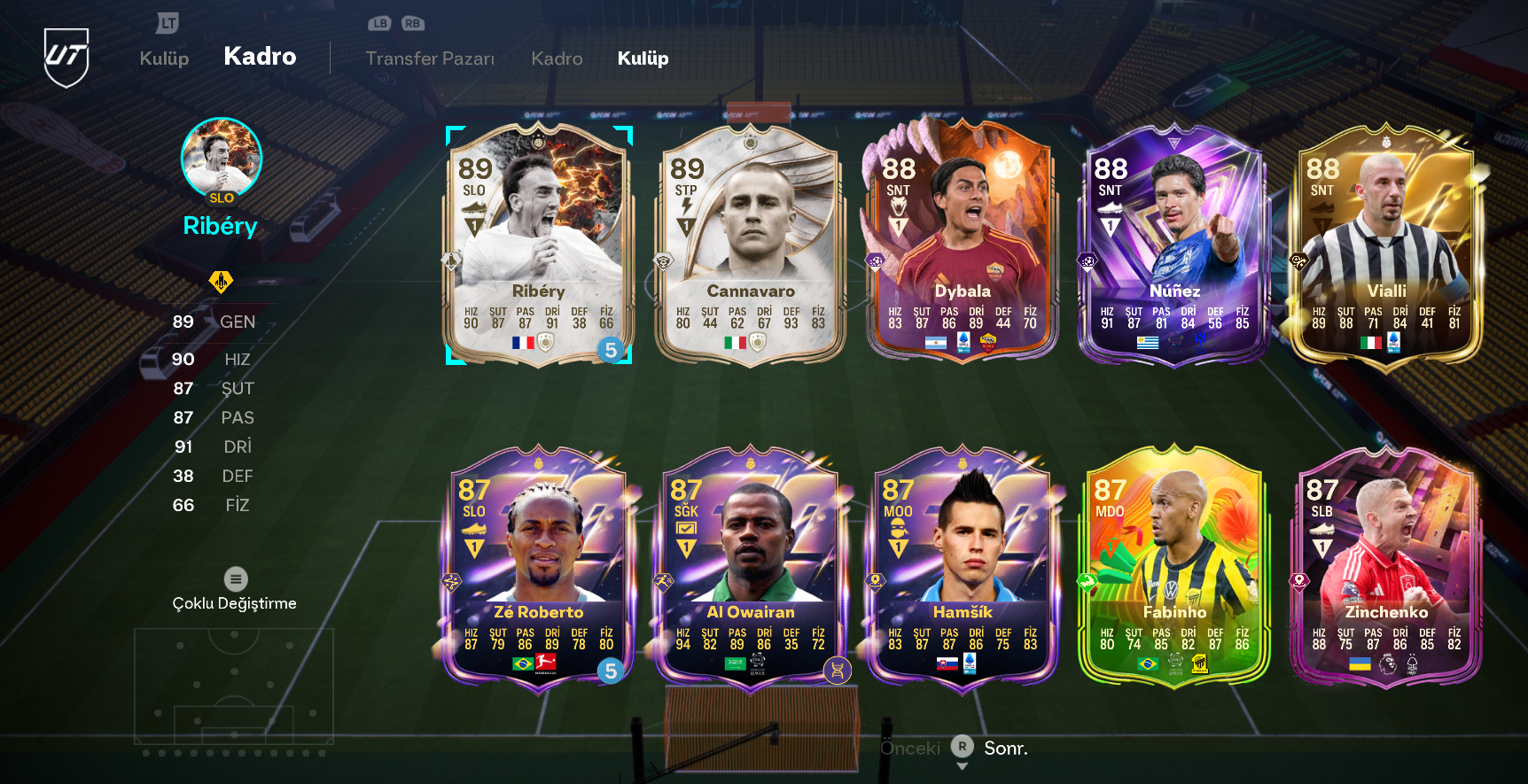The width and height of the screenshot is (1528, 784).
Task: Click the Ultimate Team shield logo
Action: coord(66,57)
